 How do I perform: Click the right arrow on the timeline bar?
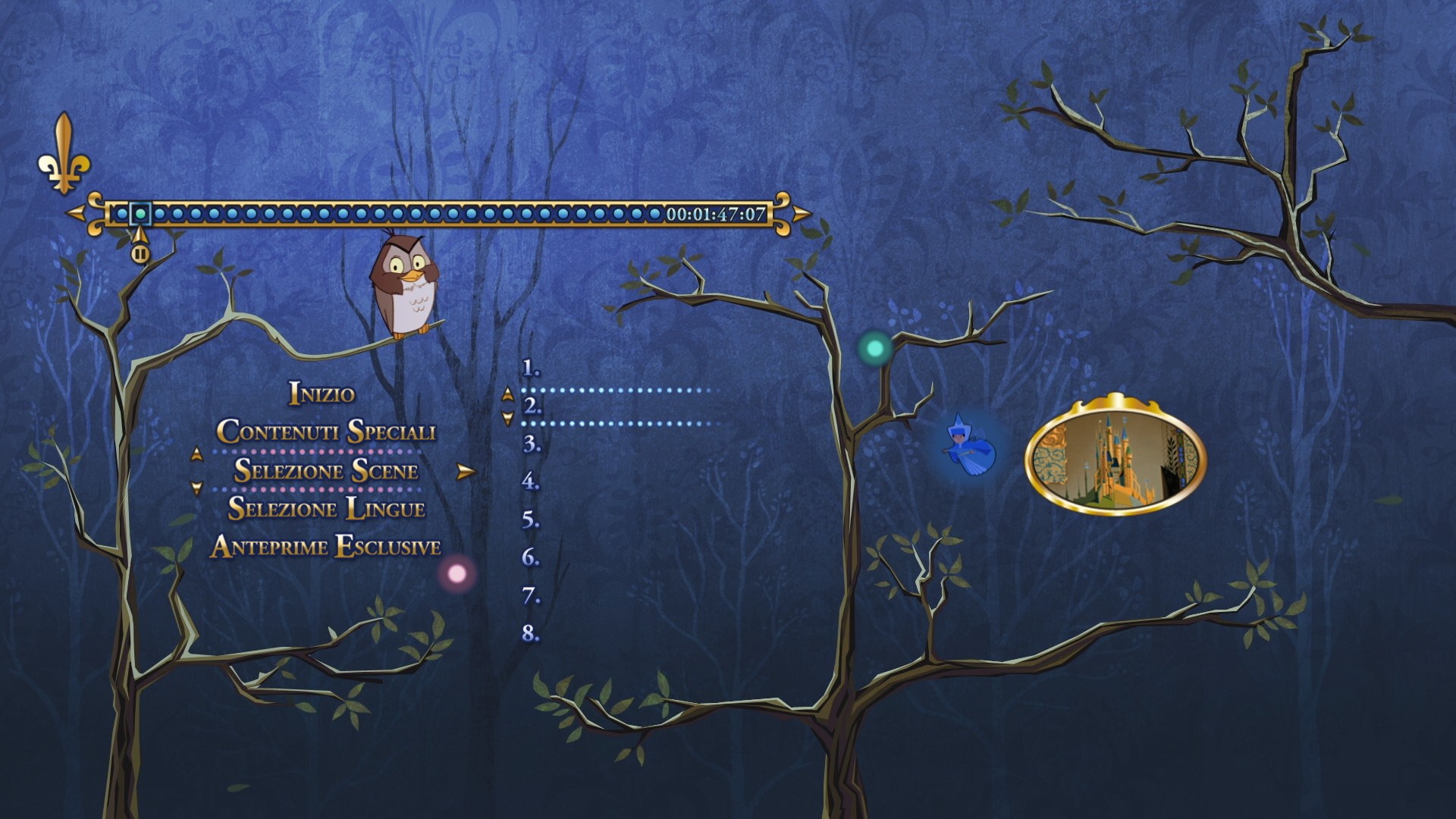[802, 213]
